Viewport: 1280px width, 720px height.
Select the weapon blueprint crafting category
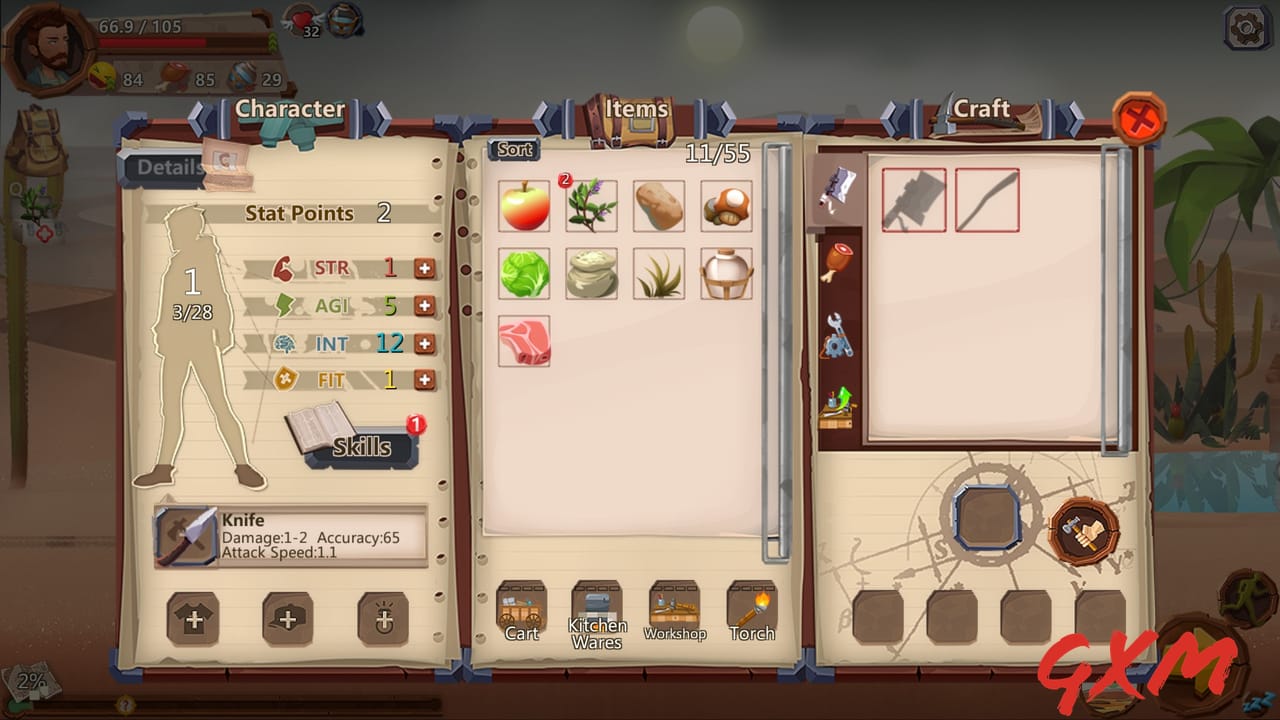point(836,190)
